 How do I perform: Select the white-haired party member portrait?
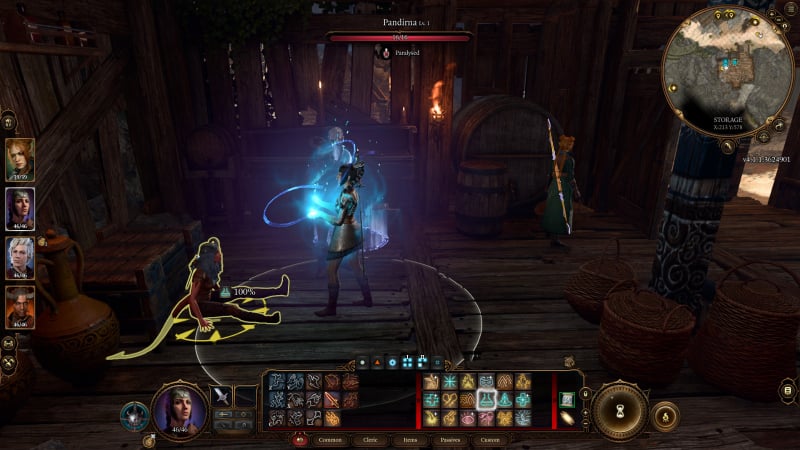point(20,256)
